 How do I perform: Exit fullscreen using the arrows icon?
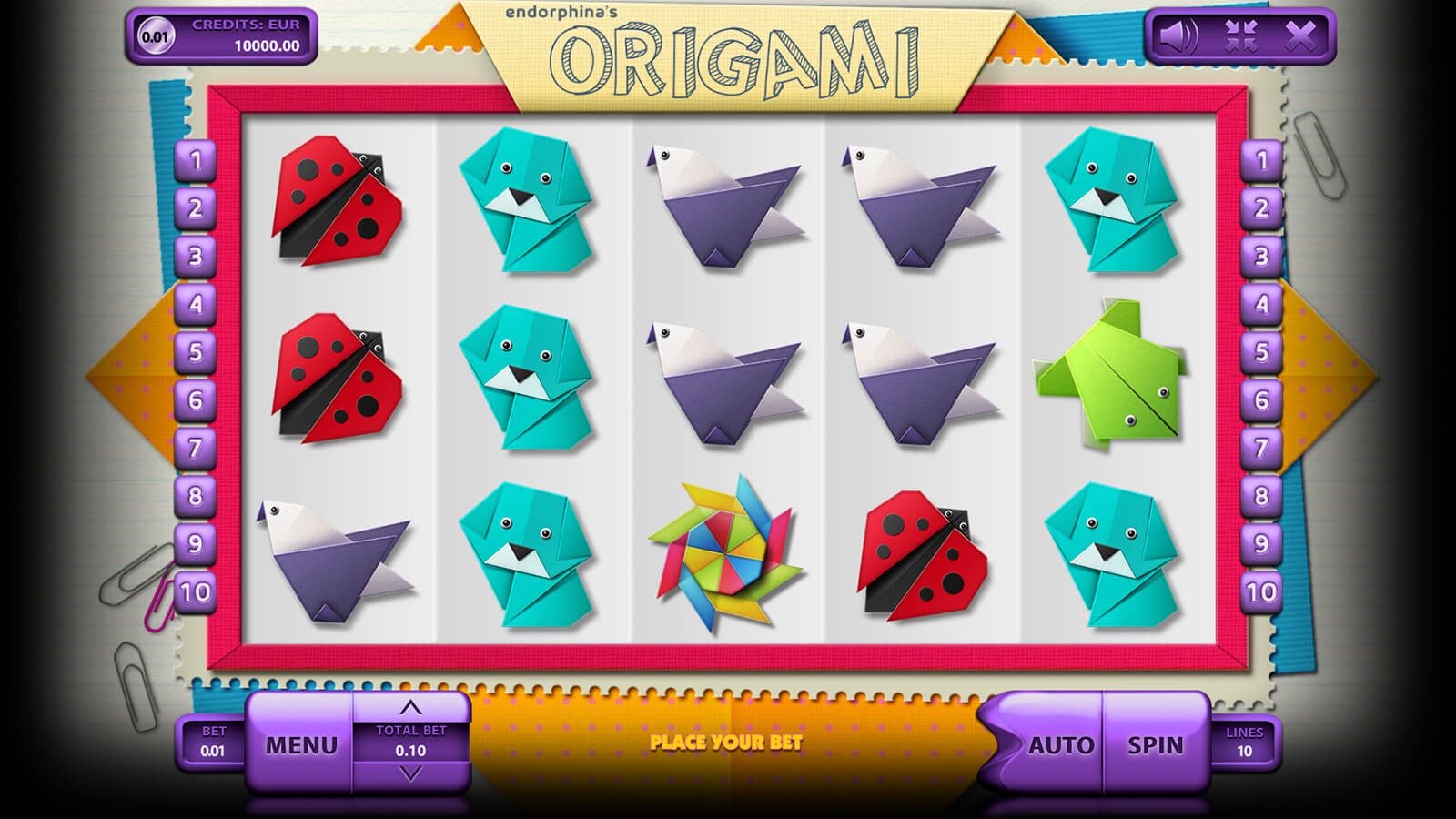(x=1240, y=36)
